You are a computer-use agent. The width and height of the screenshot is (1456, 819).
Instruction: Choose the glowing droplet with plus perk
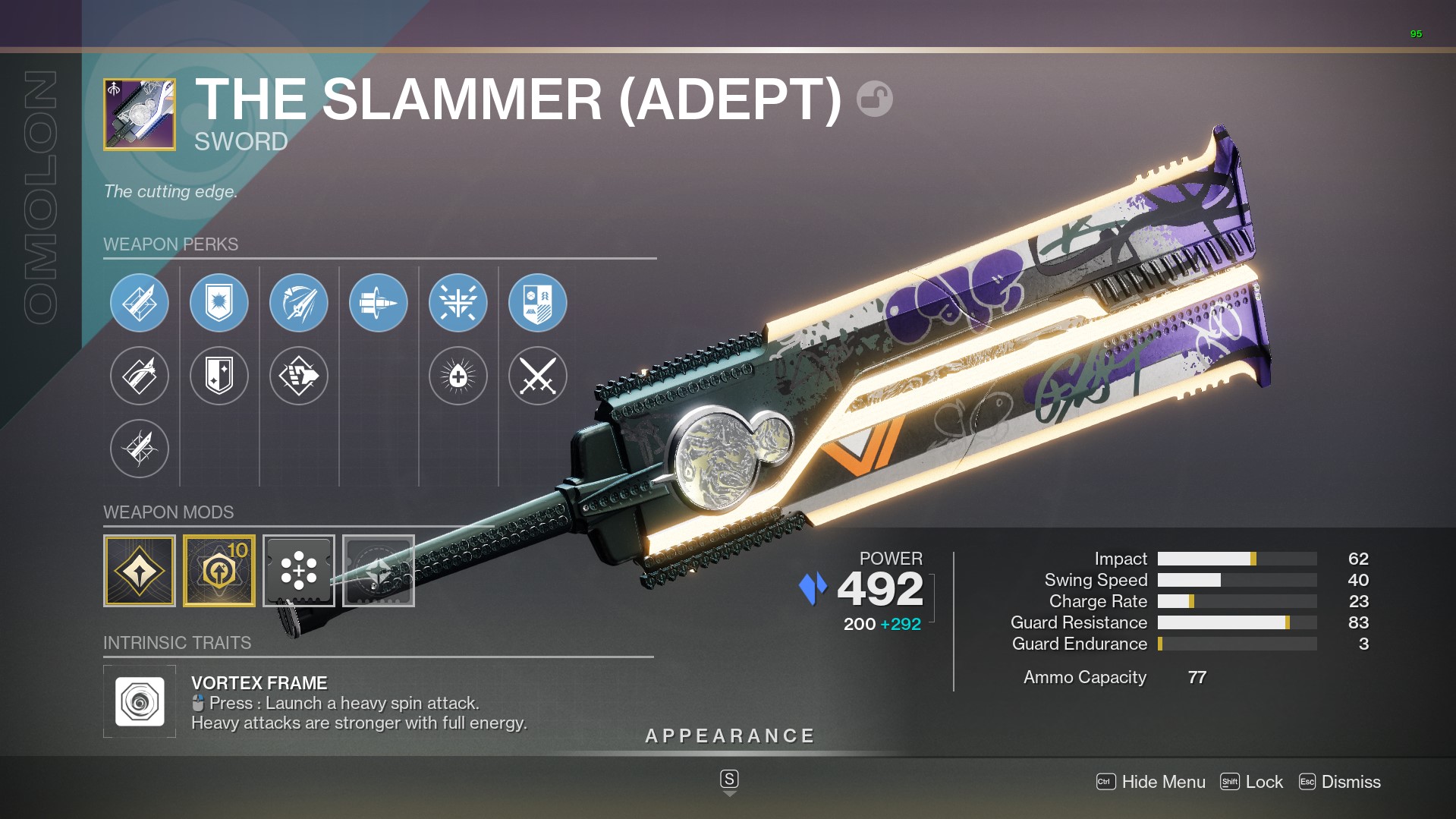(x=458, y=376)
